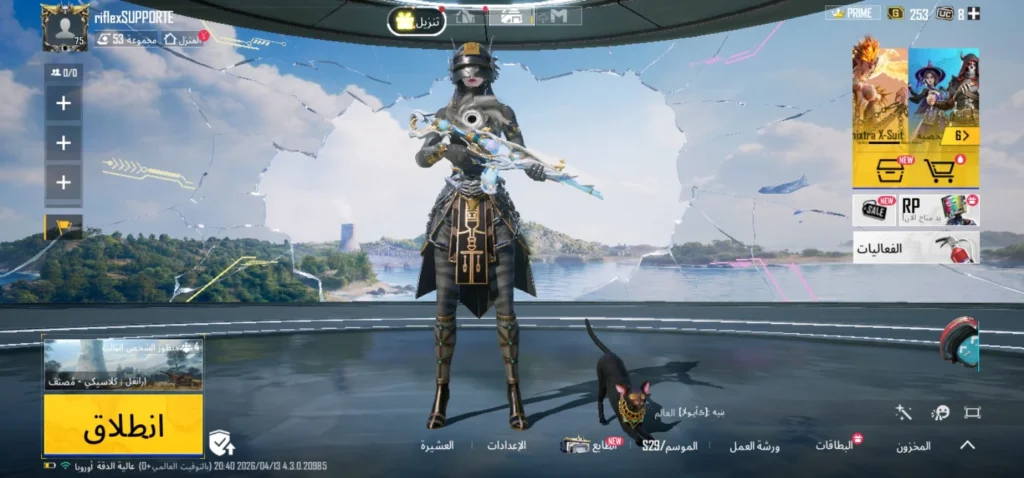Open the RP Royale Pass button
Image resolution: width=1024 pixels, height=478 pixels.
[x=939, y=209]
